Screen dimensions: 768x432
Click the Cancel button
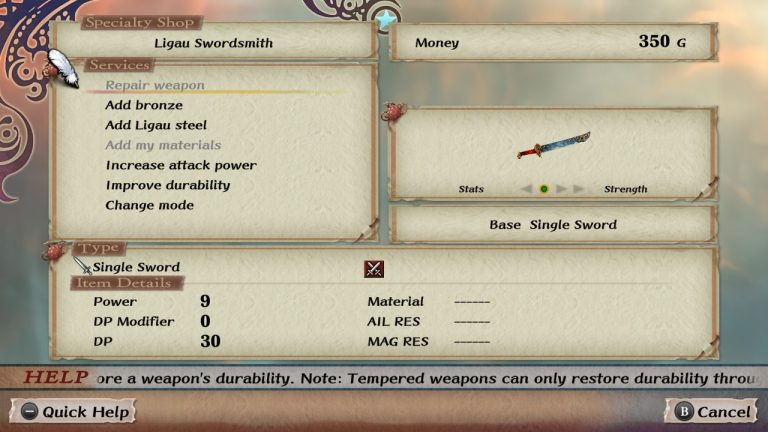[x=711, y=411]
